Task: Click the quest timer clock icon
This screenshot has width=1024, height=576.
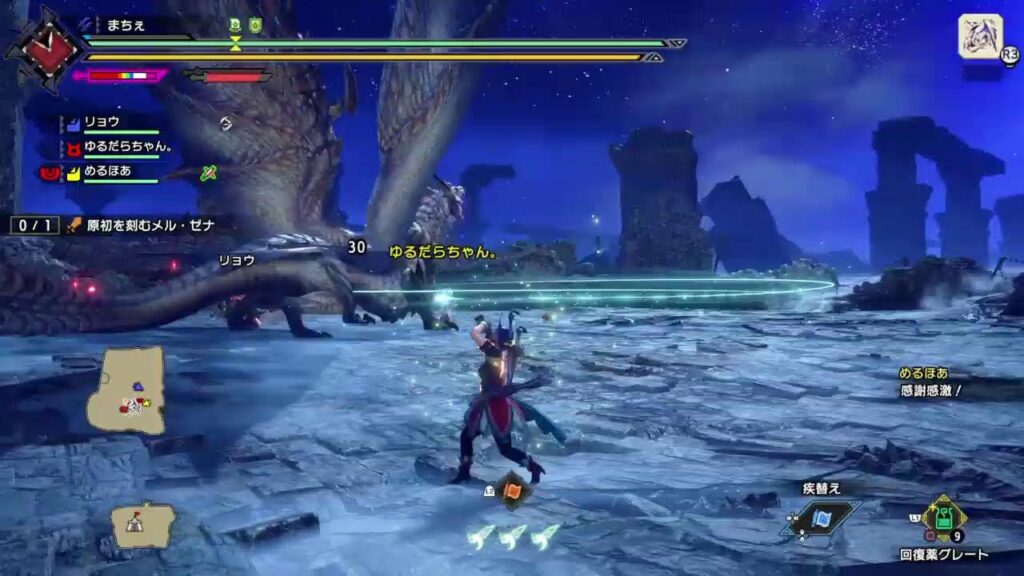Action: 44,47
